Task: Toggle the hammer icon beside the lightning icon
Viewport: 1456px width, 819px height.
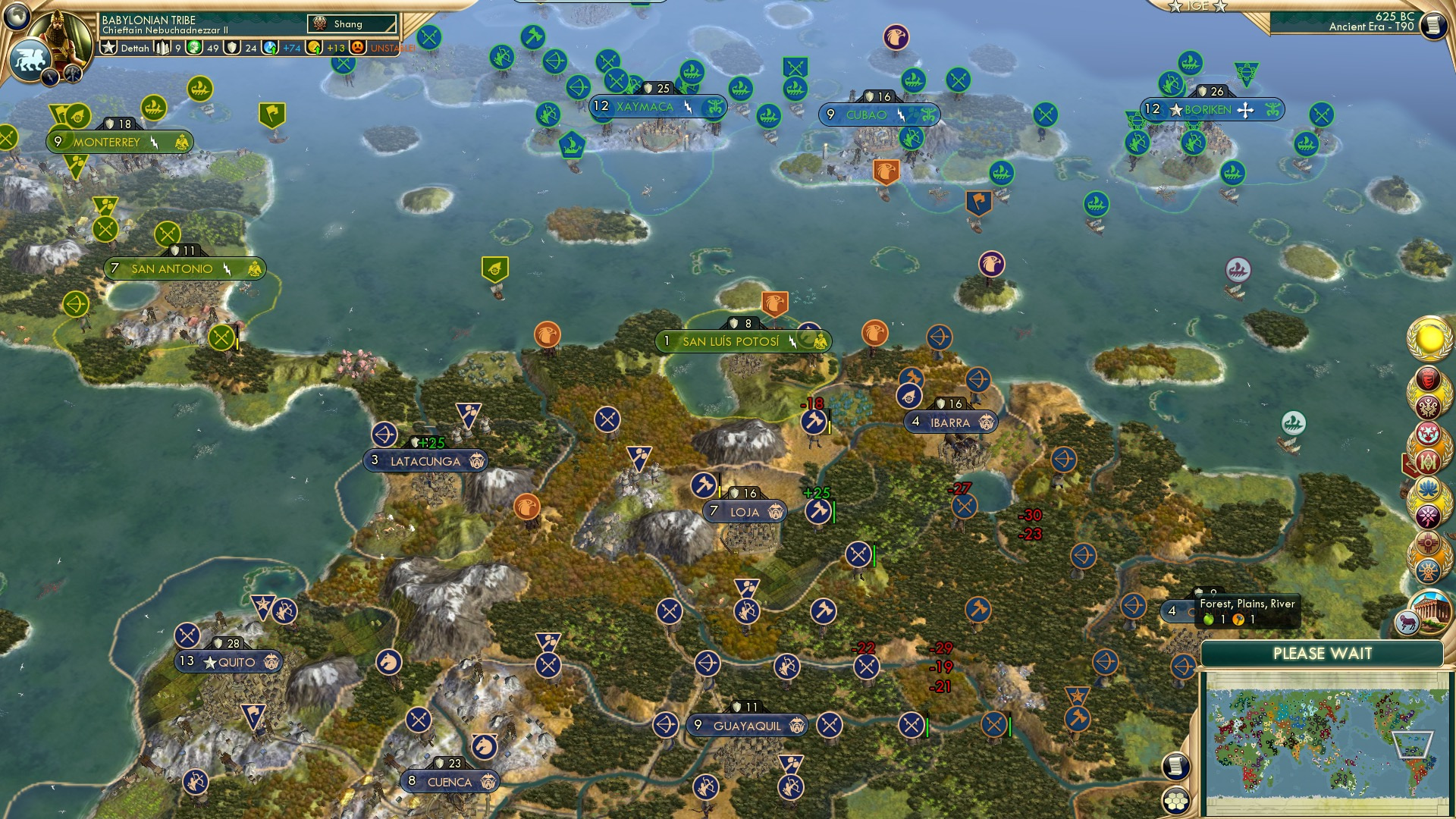Action: pos(73,76)
